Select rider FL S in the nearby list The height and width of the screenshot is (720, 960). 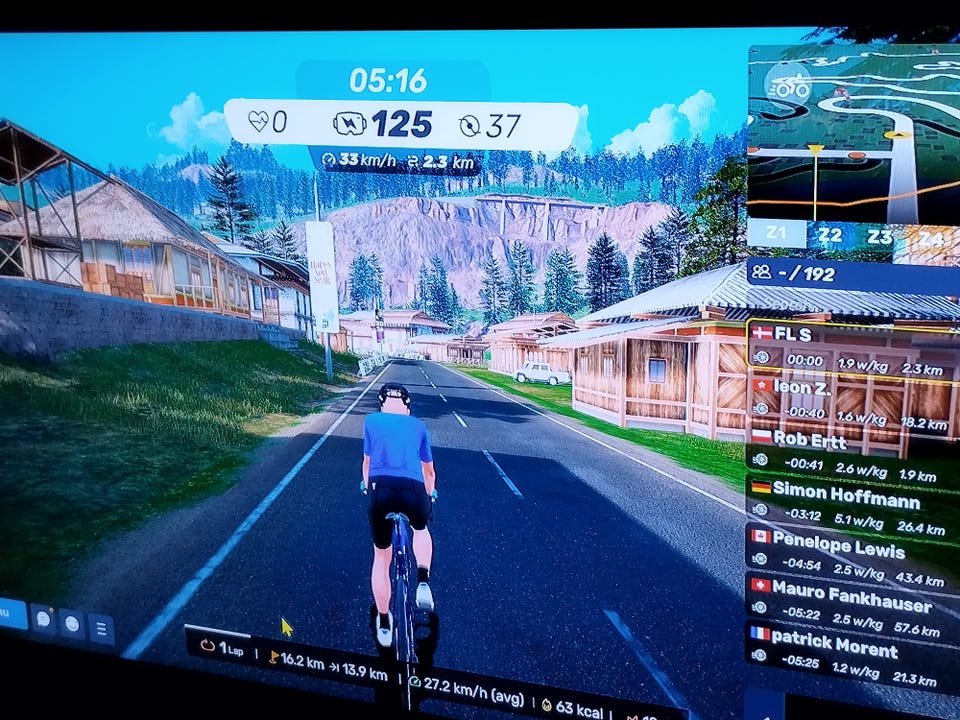[x=852, y=345]
